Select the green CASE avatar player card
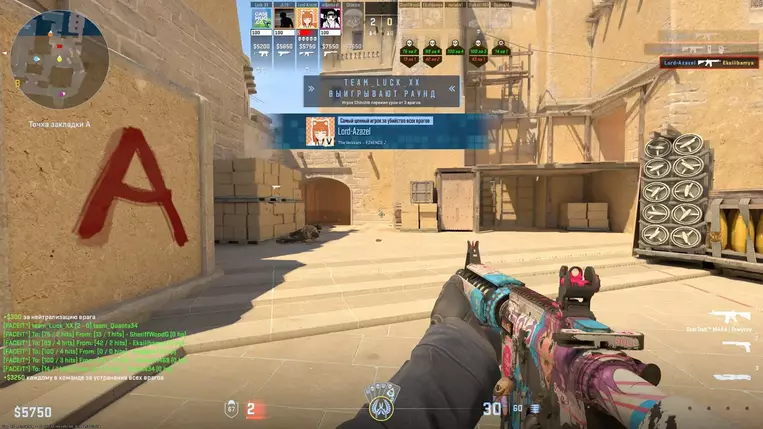The width and height of the screenshot is (763, 429). click(261, 21)
